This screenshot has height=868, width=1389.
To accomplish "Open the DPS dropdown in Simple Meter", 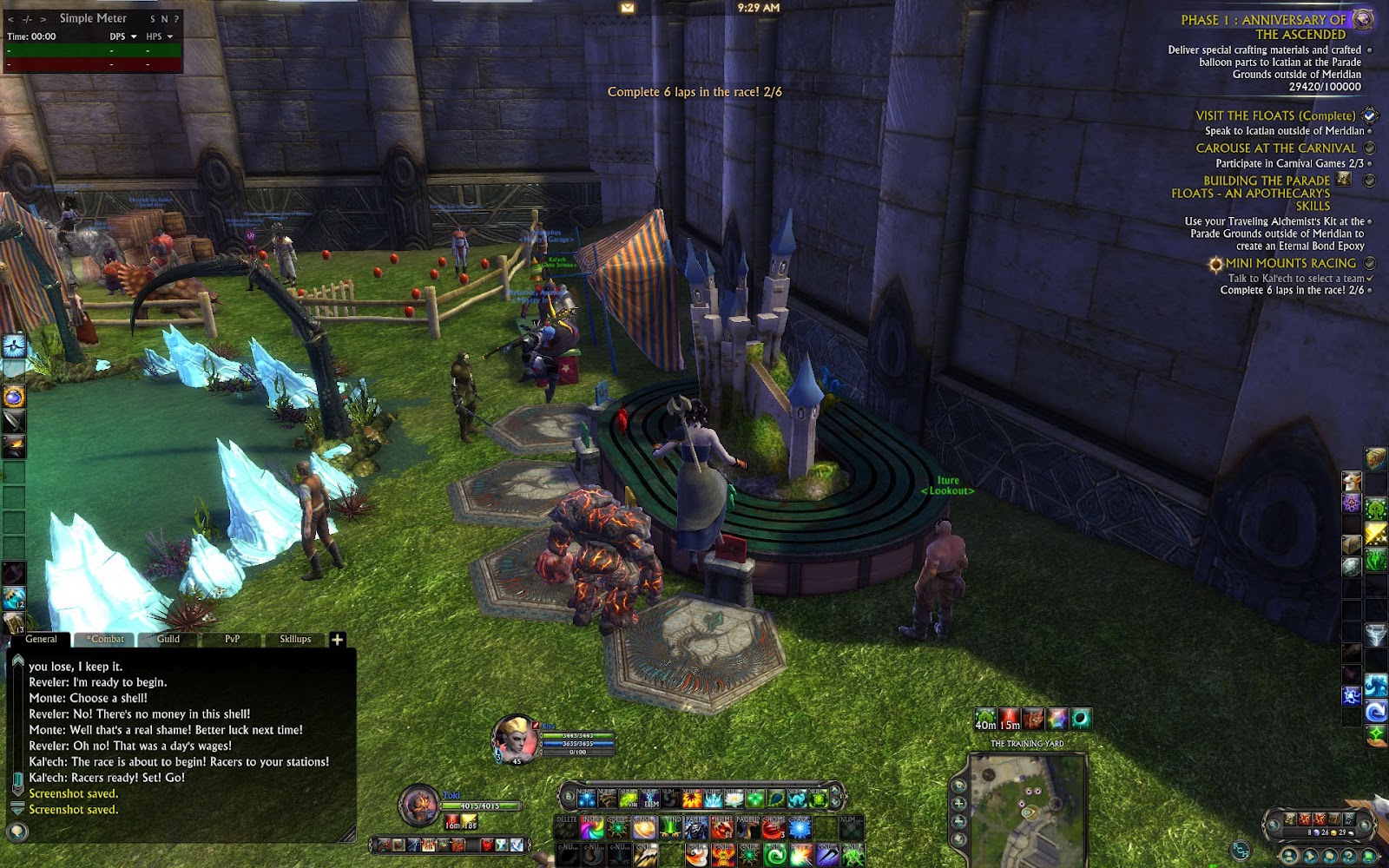I will [x=123, y=36].
